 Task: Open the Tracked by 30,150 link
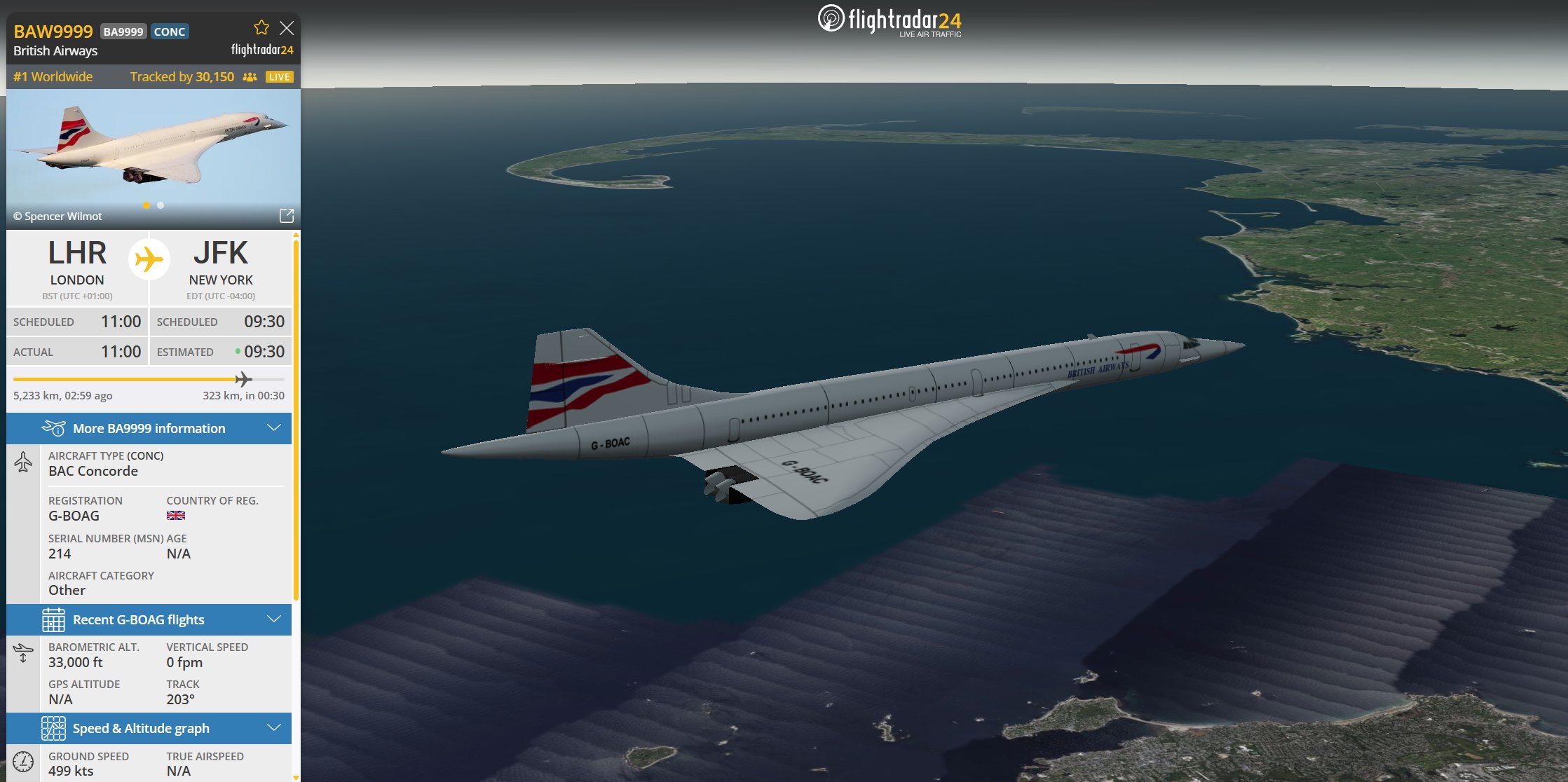[x=182, y=76]
